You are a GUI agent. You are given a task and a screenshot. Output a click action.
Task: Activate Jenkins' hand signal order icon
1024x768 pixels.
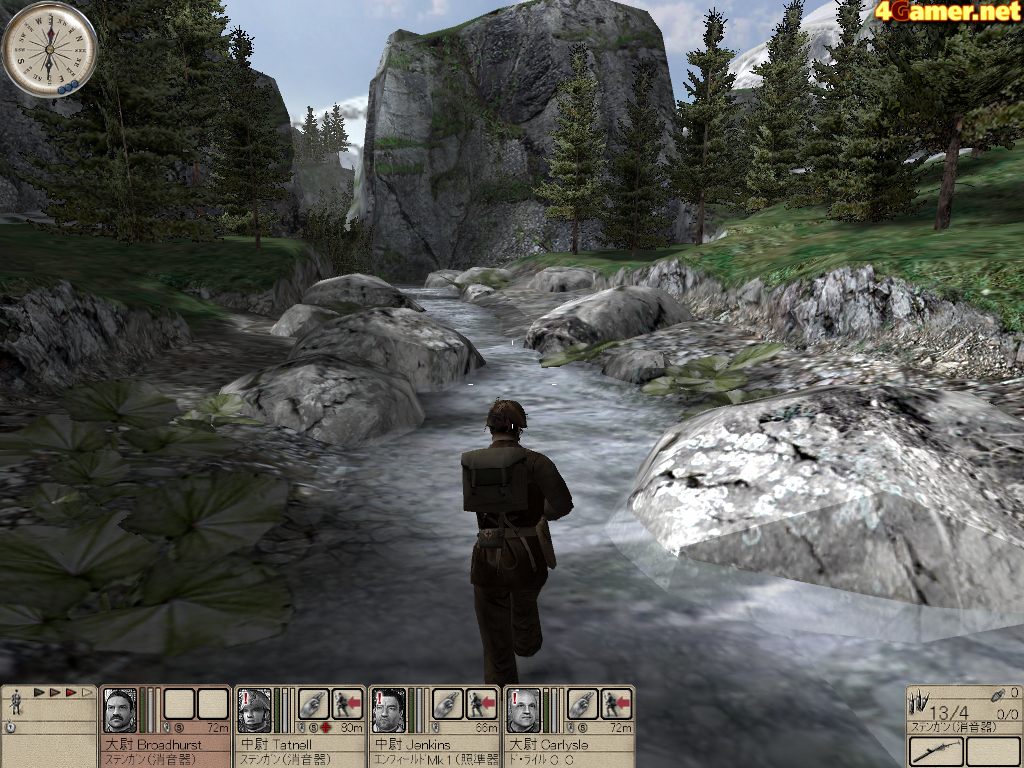coord(448,704)
